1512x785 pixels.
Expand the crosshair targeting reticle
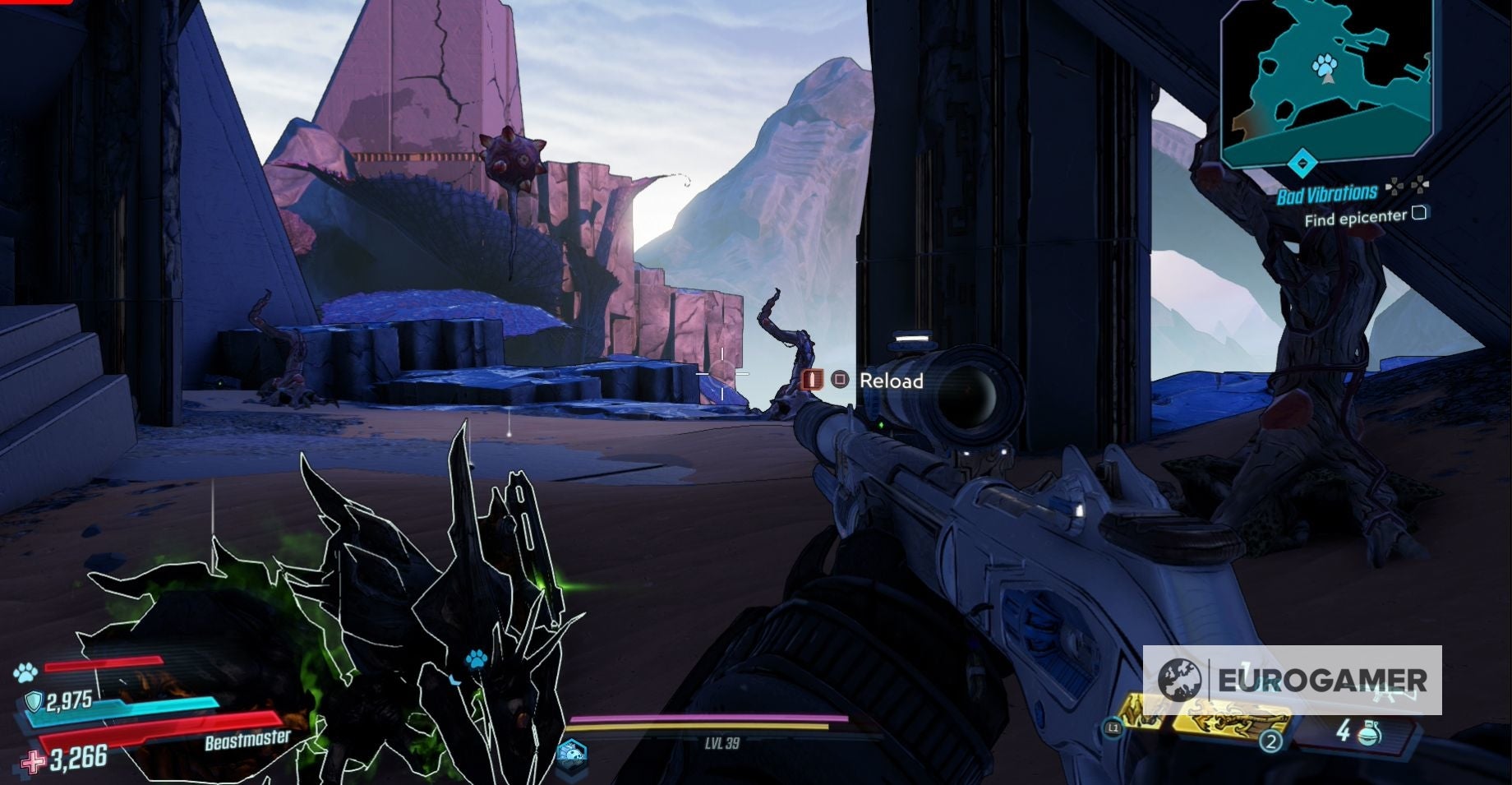[x=721, y=376]
